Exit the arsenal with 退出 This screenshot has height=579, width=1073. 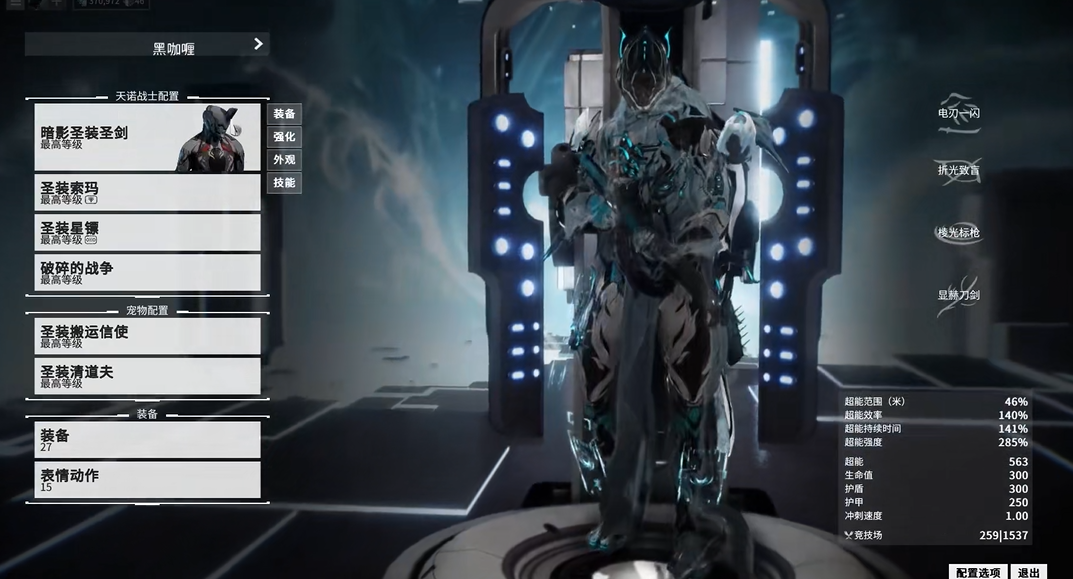point(1028,573)
